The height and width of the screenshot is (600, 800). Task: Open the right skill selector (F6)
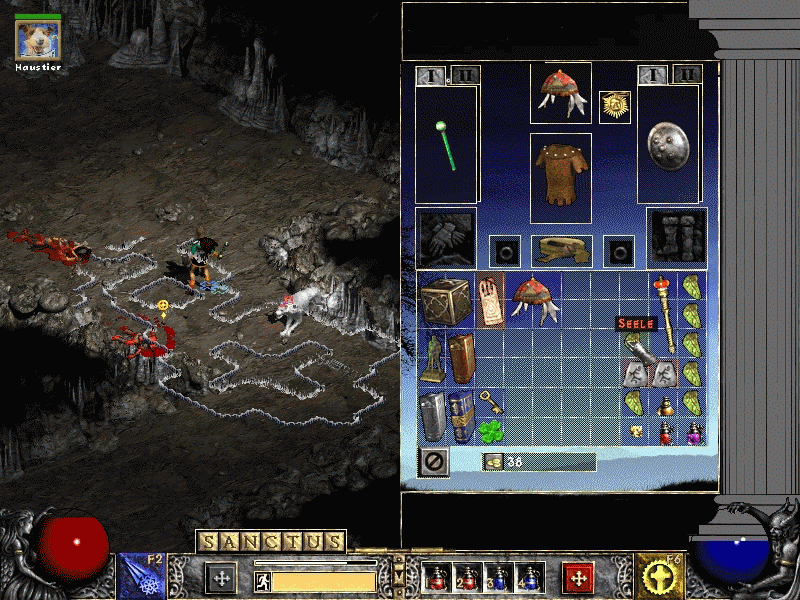661,577
